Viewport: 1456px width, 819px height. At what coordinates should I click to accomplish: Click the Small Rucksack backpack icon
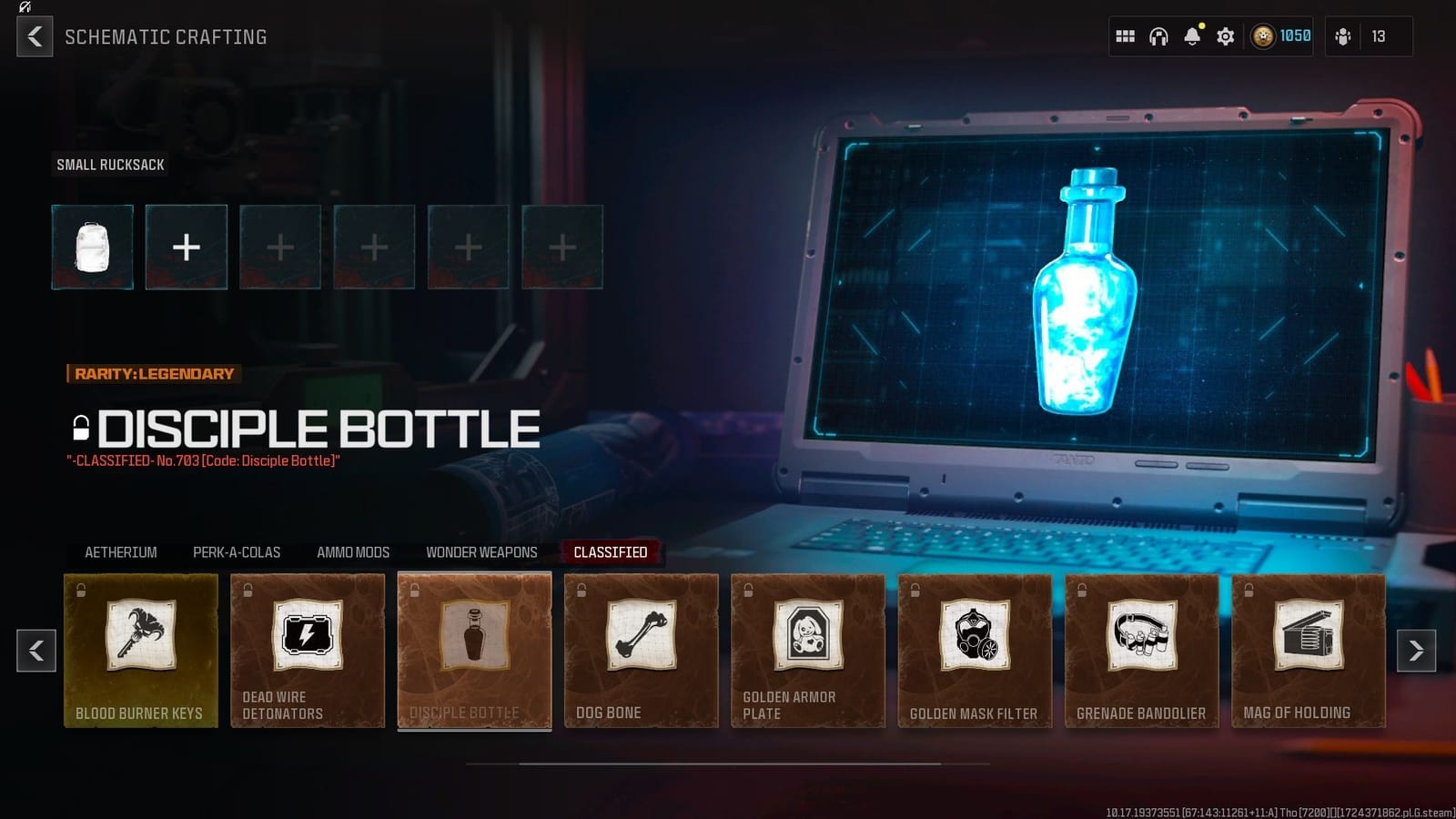pos(91,248)
